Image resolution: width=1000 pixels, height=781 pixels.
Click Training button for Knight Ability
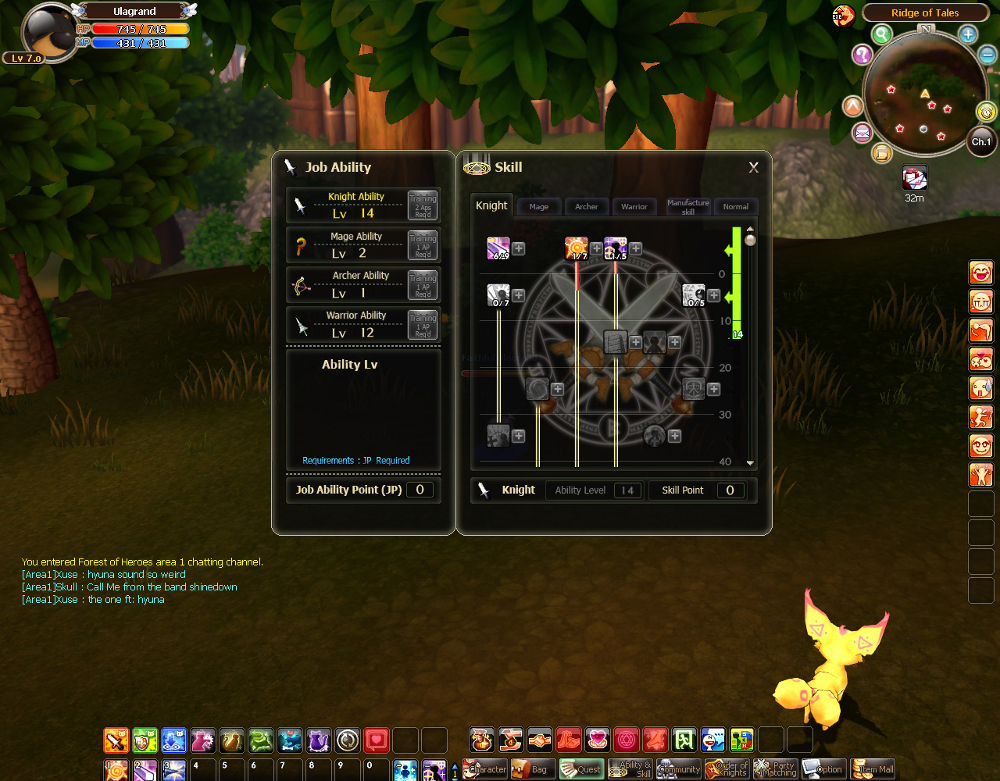click(423, 206)
